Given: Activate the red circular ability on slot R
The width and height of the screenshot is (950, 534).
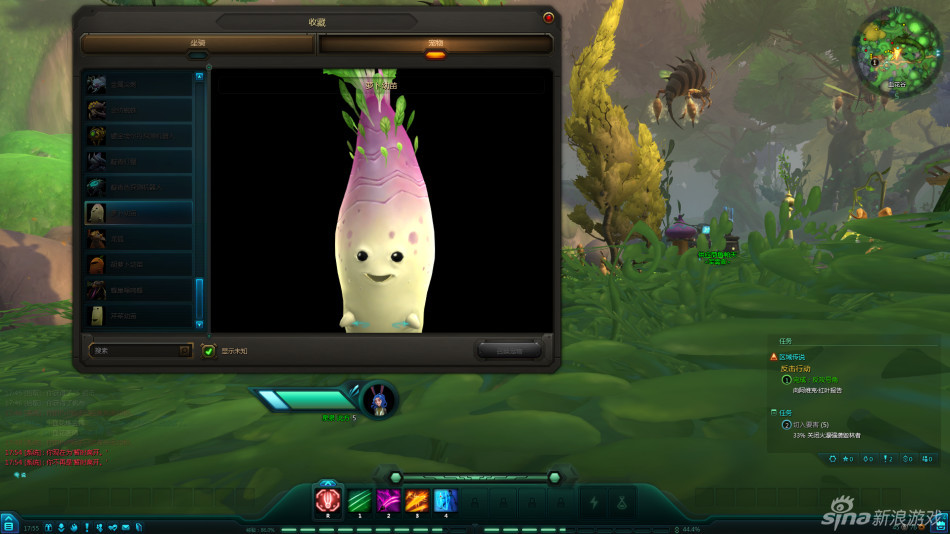Looking at the screenshot, I should tap(328, 500).
